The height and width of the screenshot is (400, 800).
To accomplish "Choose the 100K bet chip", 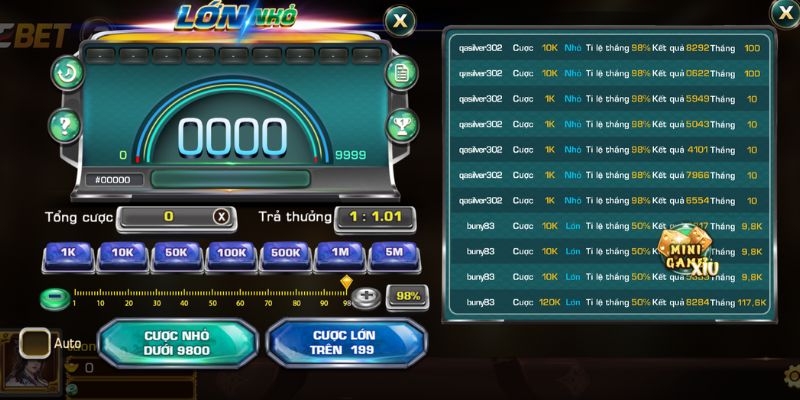I will (x=232, y=254).
